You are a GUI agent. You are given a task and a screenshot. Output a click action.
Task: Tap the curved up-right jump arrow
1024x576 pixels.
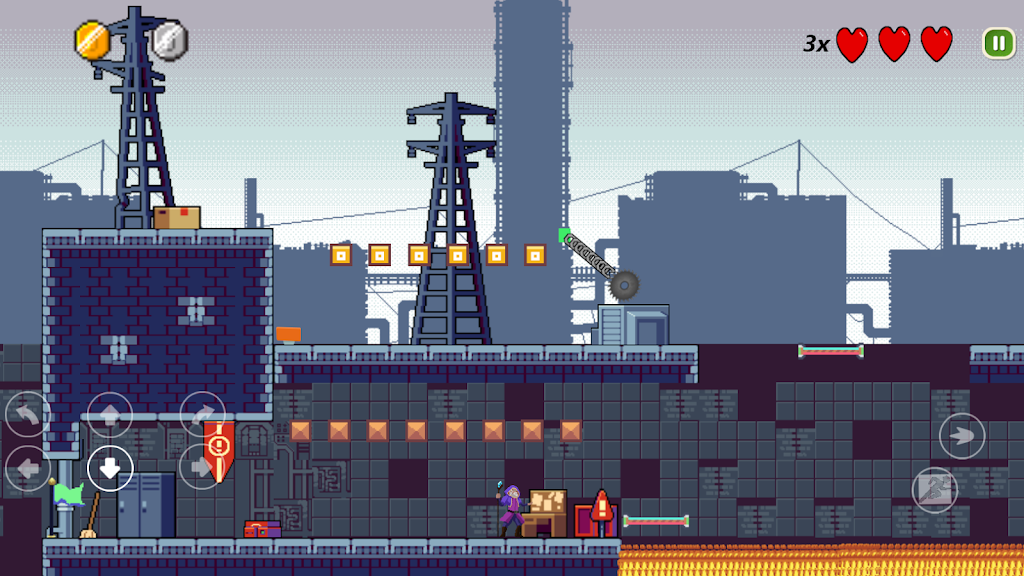(x=202, y=414)
